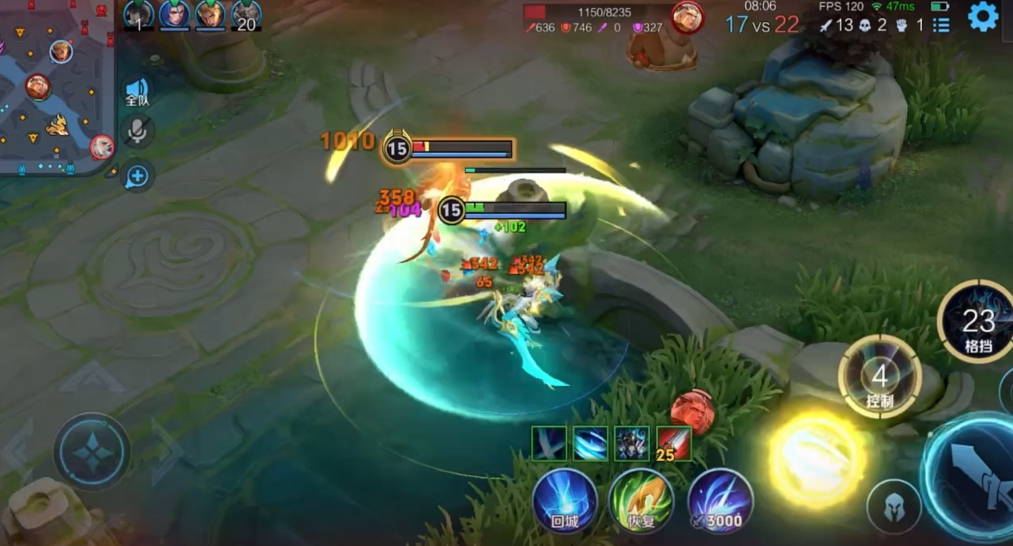Tap the enemy hero portrait beside the score
The width and height of the screenshot is (1013, 546).
pyautogui.click(x=687, y=17)
